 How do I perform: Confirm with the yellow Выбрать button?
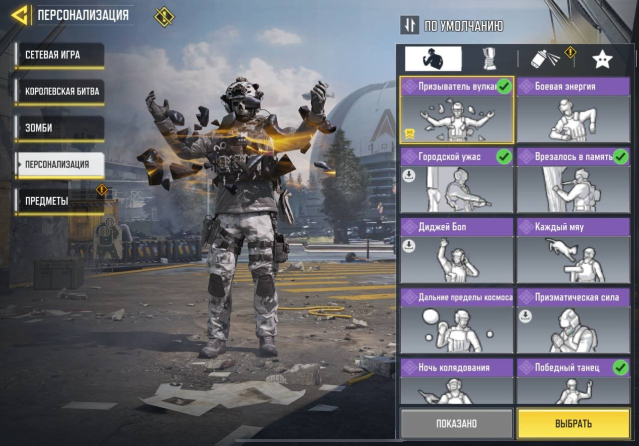click(x=574, y=423)
